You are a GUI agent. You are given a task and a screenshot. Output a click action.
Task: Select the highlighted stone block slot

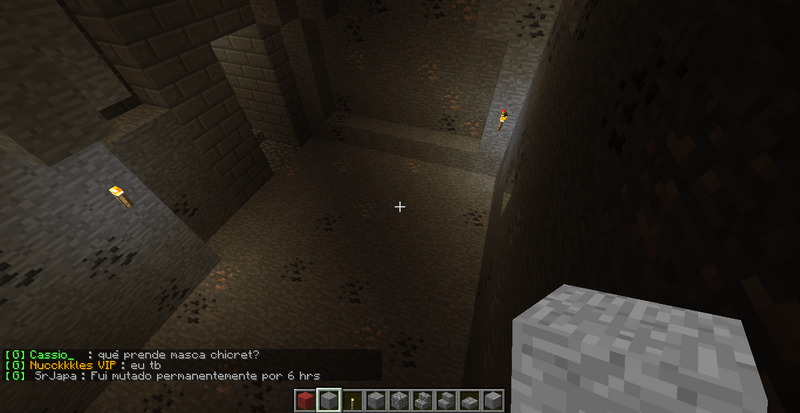click(329, 401)
